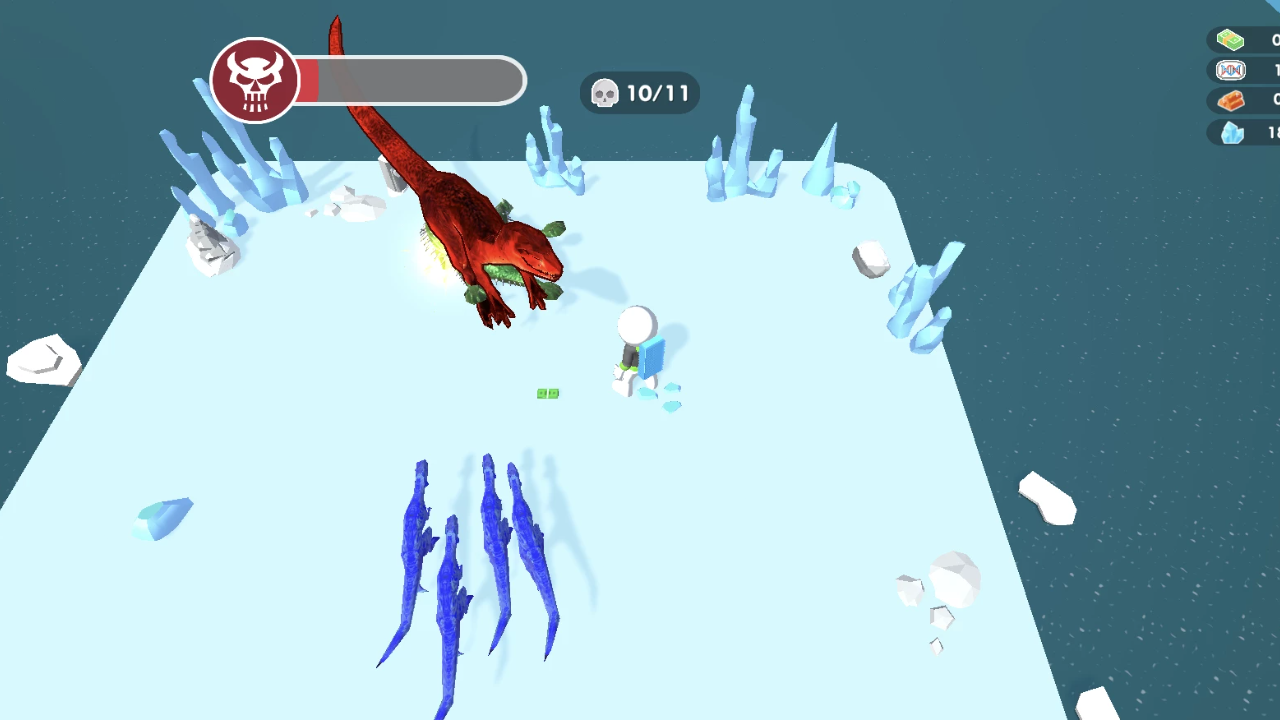Select the green cash resource icon
The height and width of the screenshot is (720, 1280).
pyautogui.click(x=1229, y=38)
